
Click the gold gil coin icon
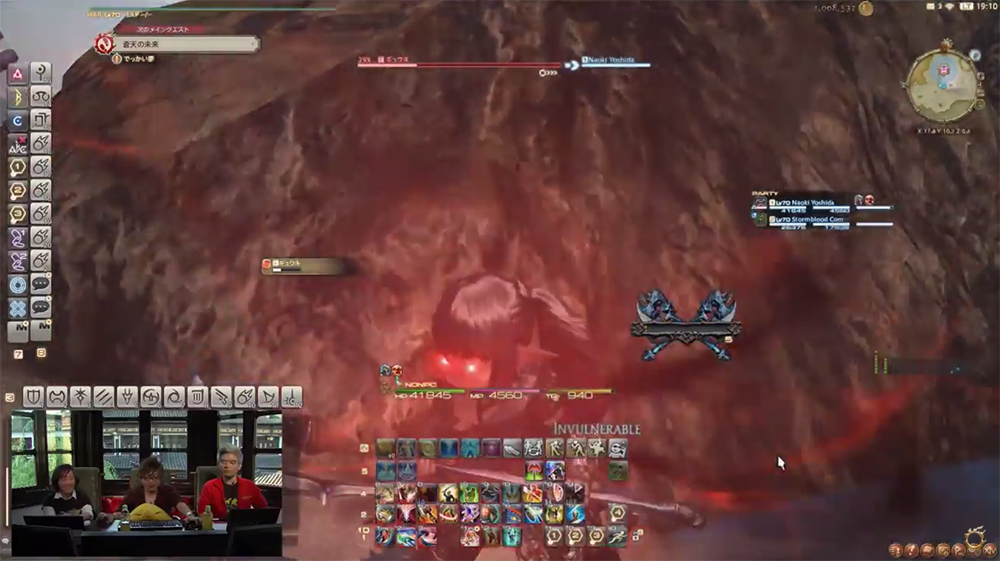pyautogui.click(x=866, y=9)
